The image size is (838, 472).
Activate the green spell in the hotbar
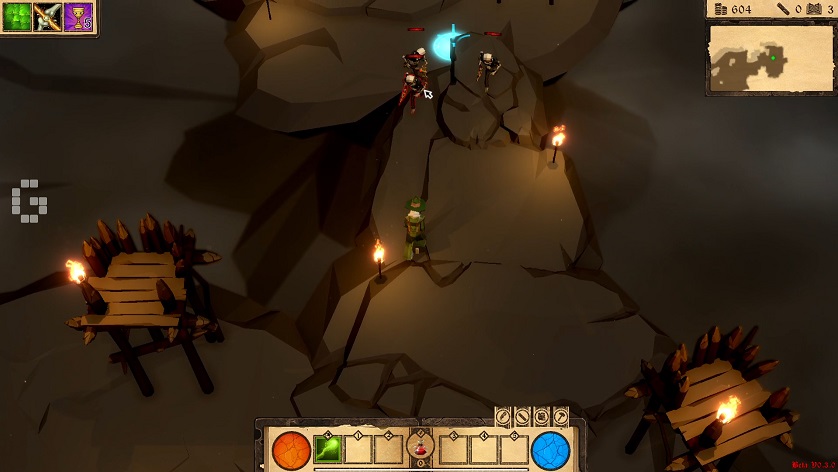[328, 449]
